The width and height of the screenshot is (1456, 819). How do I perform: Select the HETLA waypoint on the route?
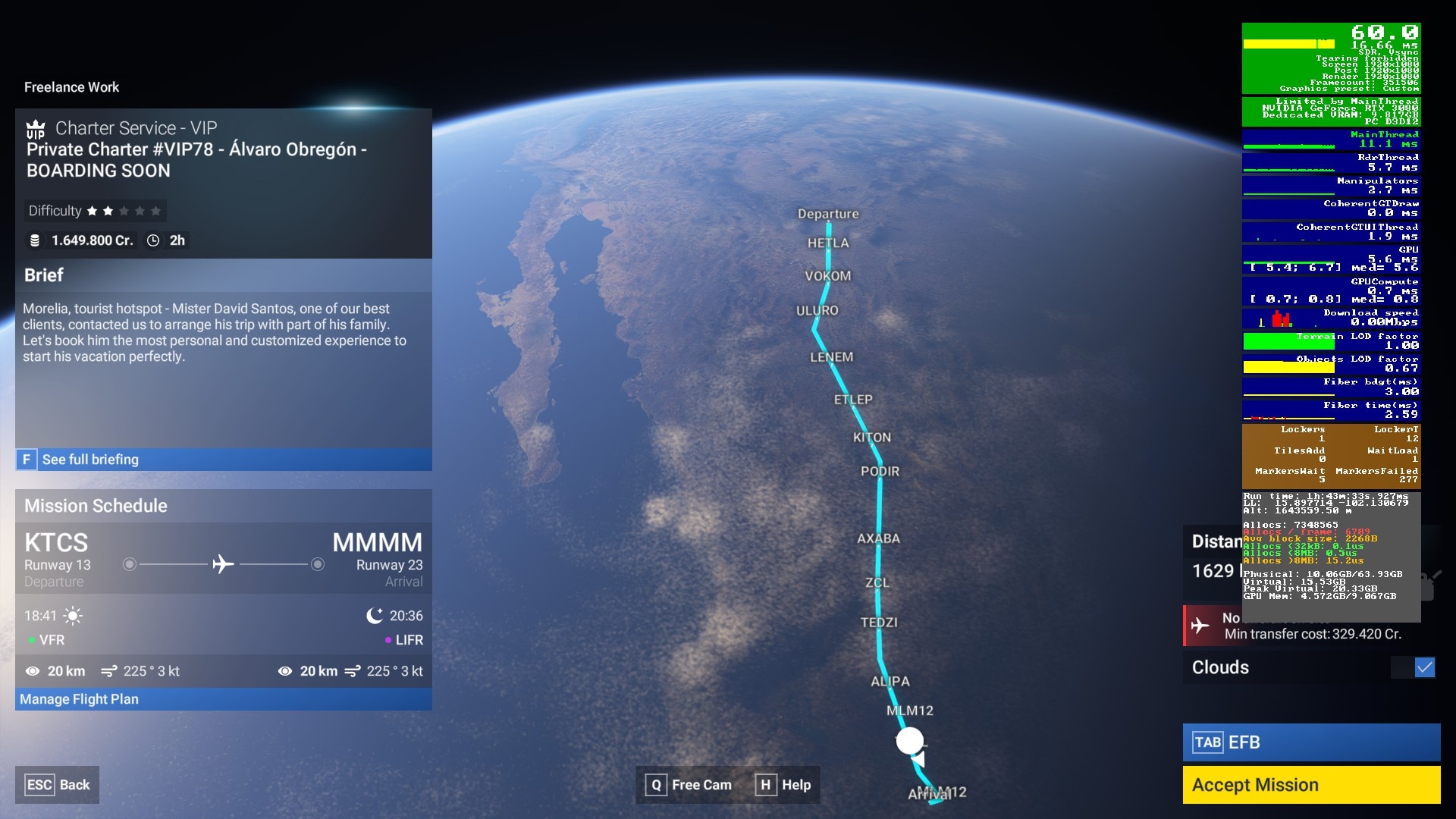coord(828,243)
